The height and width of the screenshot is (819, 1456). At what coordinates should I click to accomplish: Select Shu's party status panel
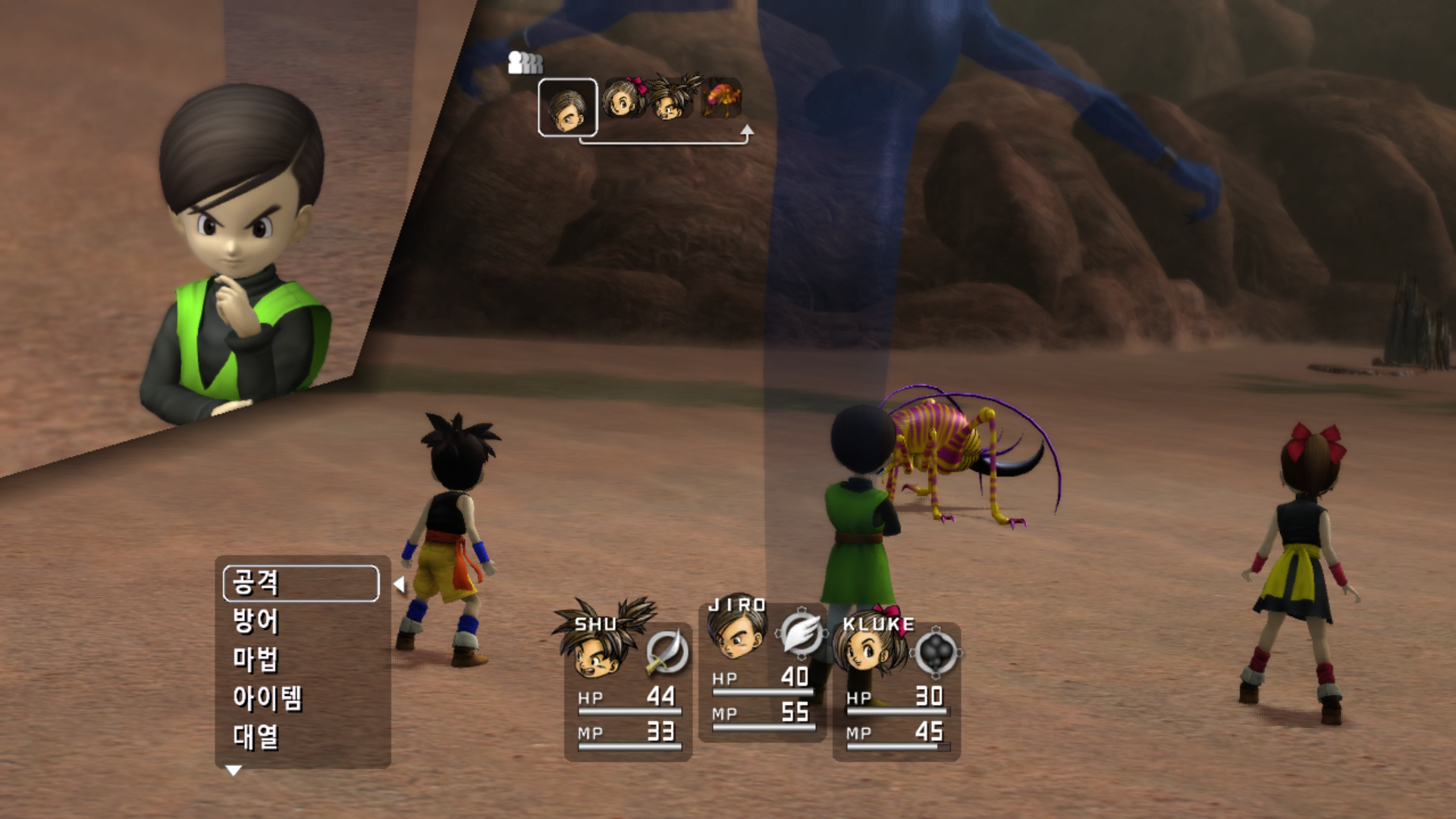[628, 692]
